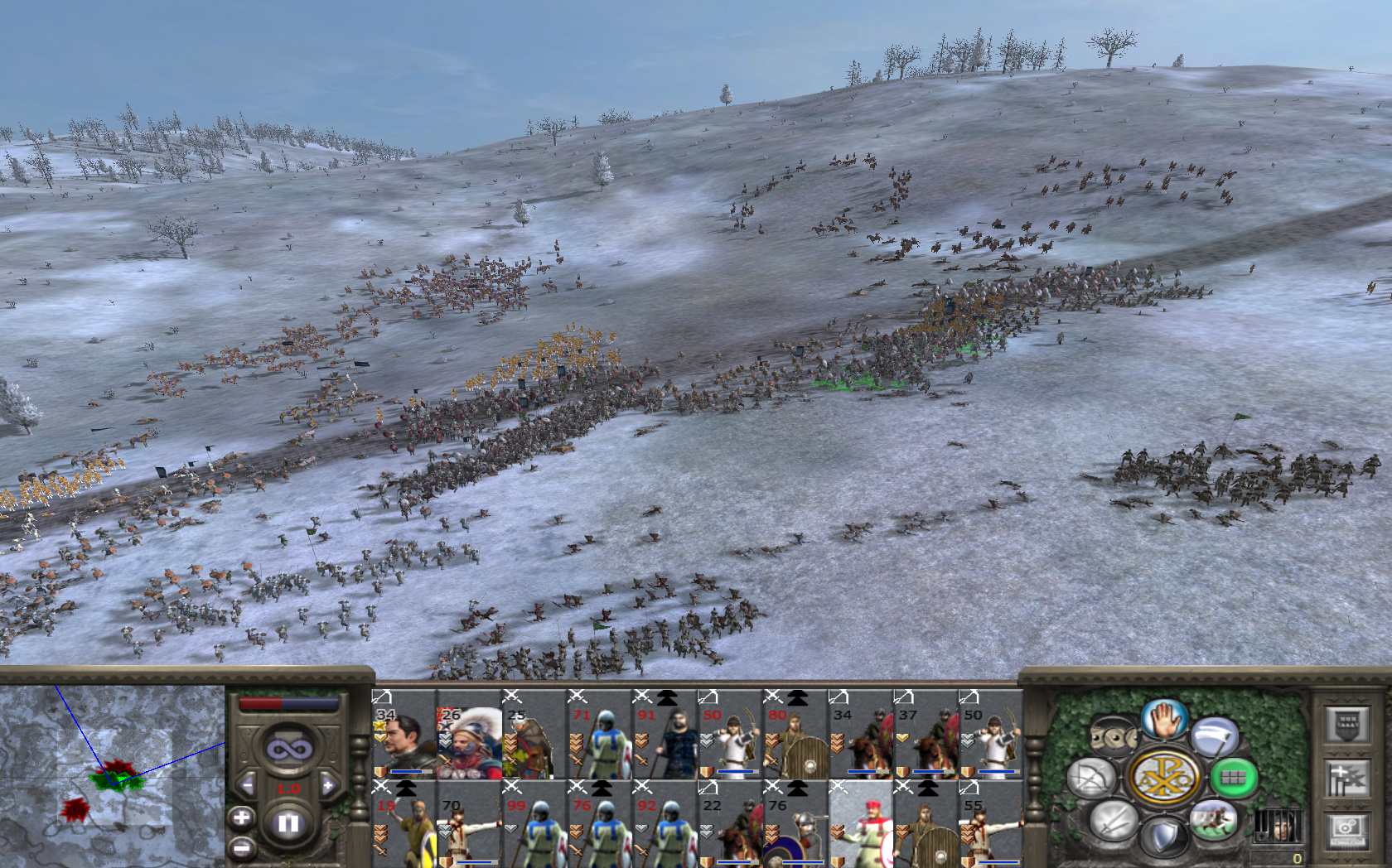Decrease the battle speed
The image size is (1392, 868).
pyautogui.click(x=247, y=785)
